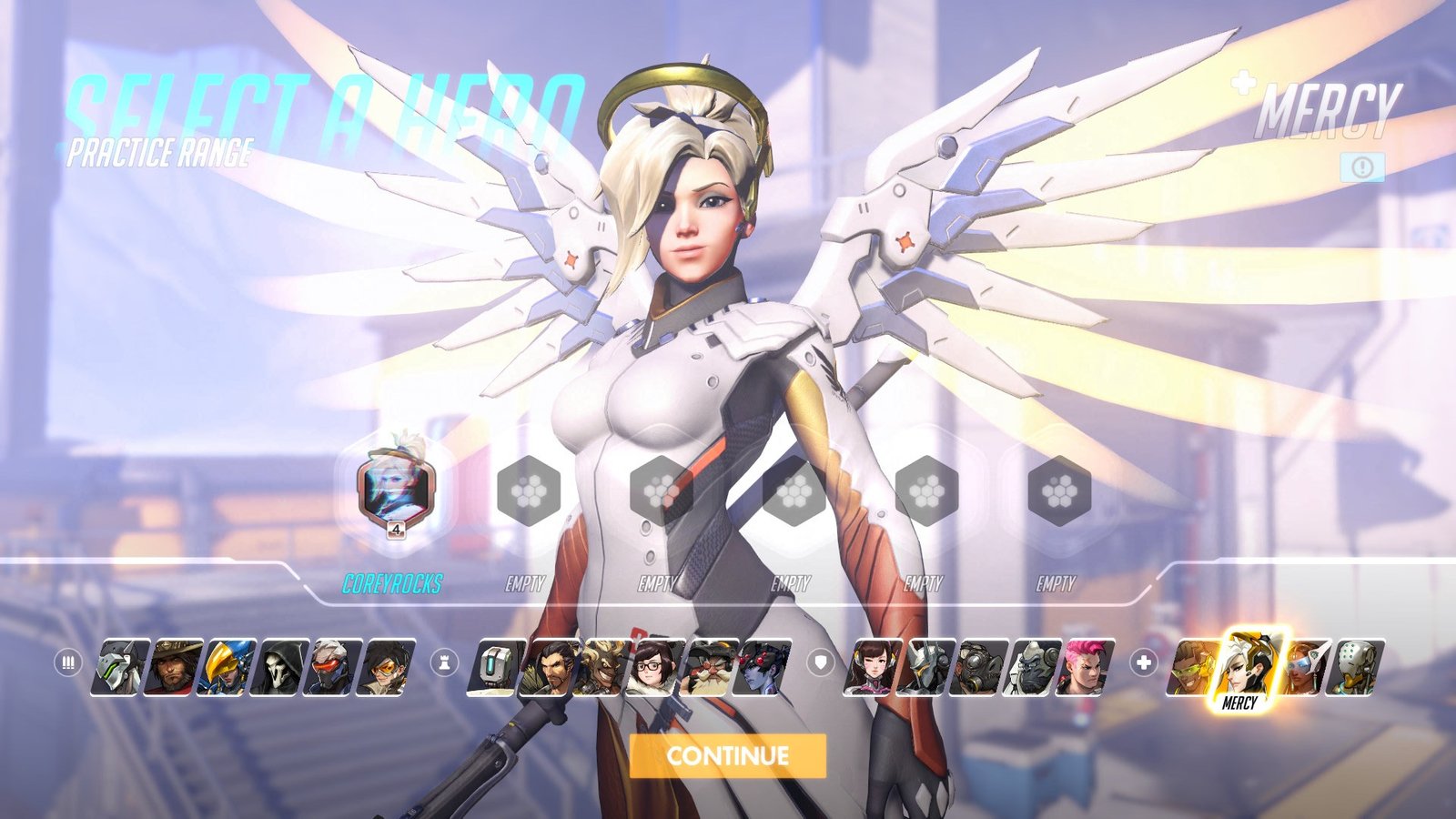Choose McCree from the hero roster
The height and width of the screenshot is (819, 1456).
coord(175,668)
